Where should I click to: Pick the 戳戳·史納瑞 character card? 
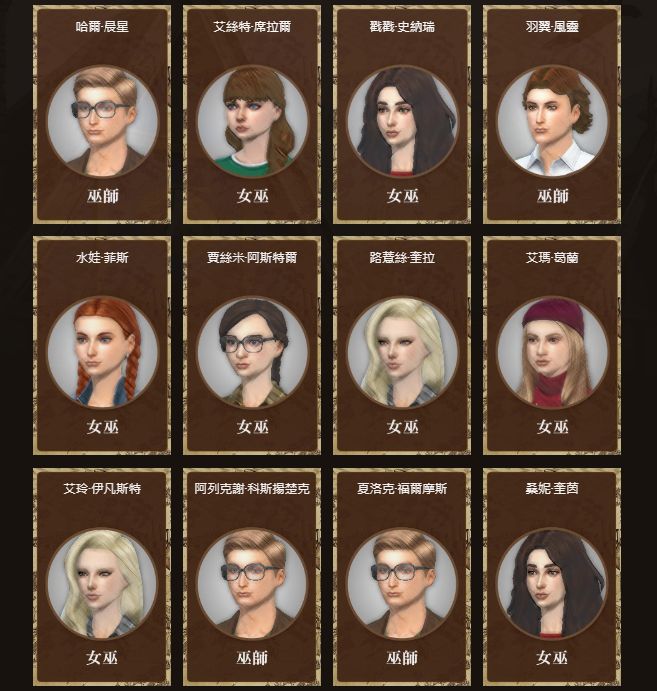[402, 114]
